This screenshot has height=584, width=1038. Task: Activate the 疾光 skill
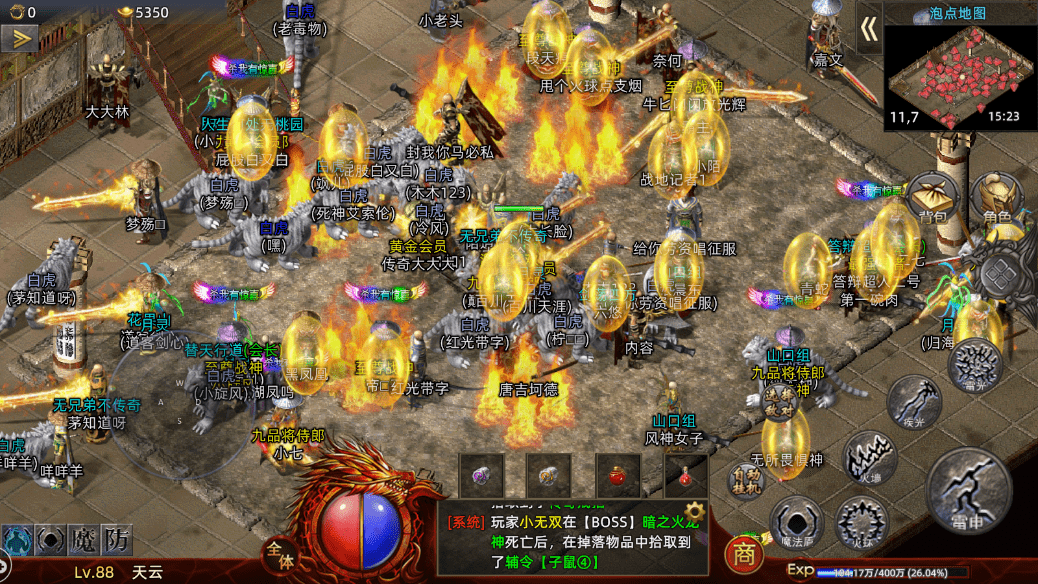click(913, 402)
